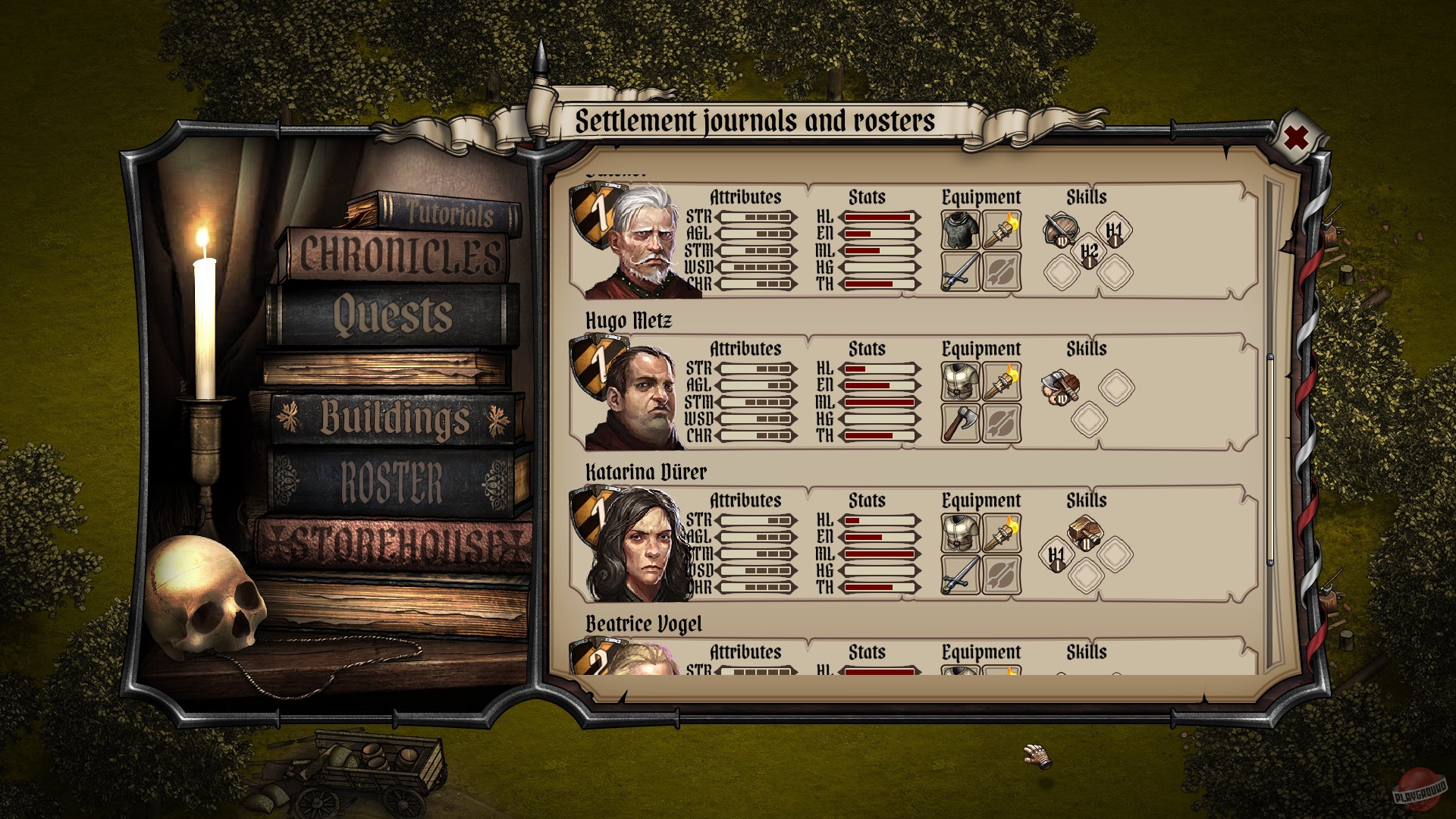
Task: Close the settlement journals window
Action: coord(1296,138)
